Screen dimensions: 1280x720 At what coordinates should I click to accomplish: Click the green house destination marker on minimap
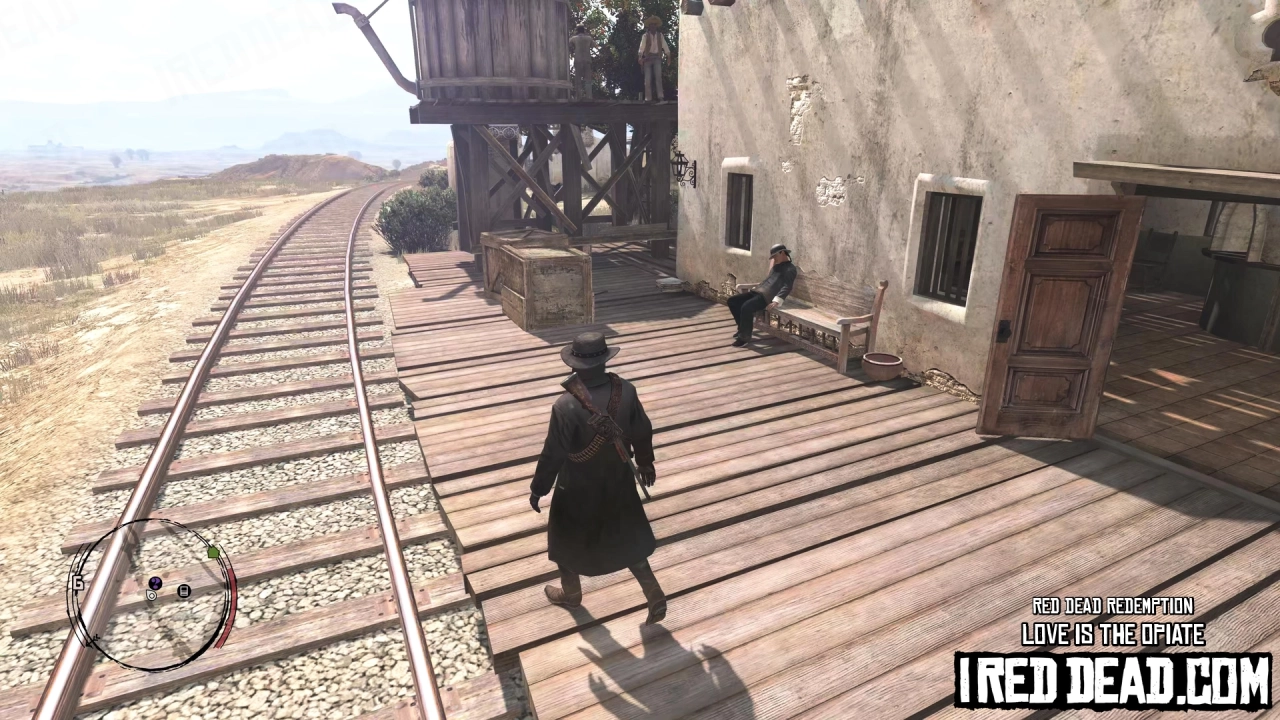pos(213,552)
